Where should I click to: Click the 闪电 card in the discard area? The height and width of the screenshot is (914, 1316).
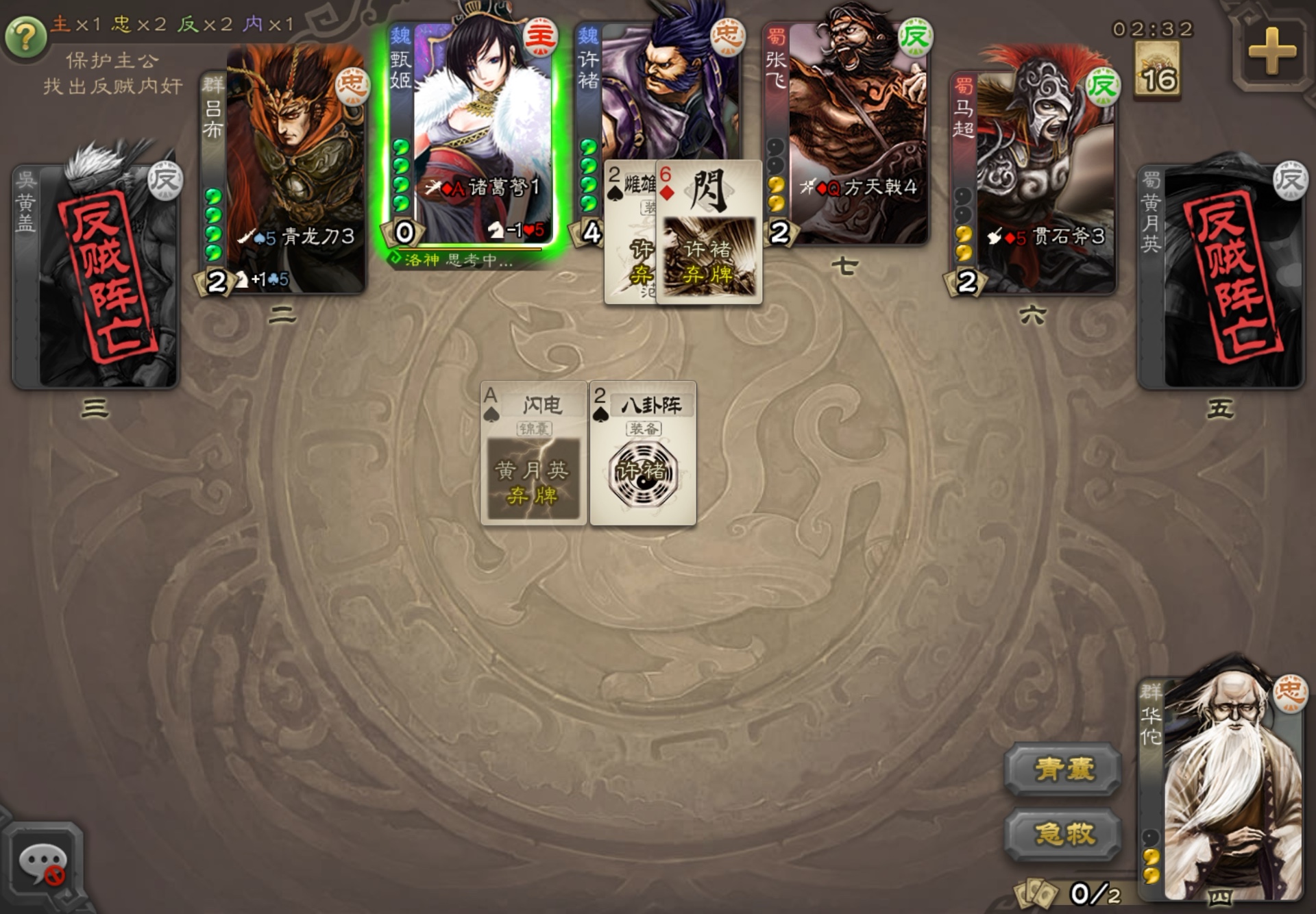(533, 454)
